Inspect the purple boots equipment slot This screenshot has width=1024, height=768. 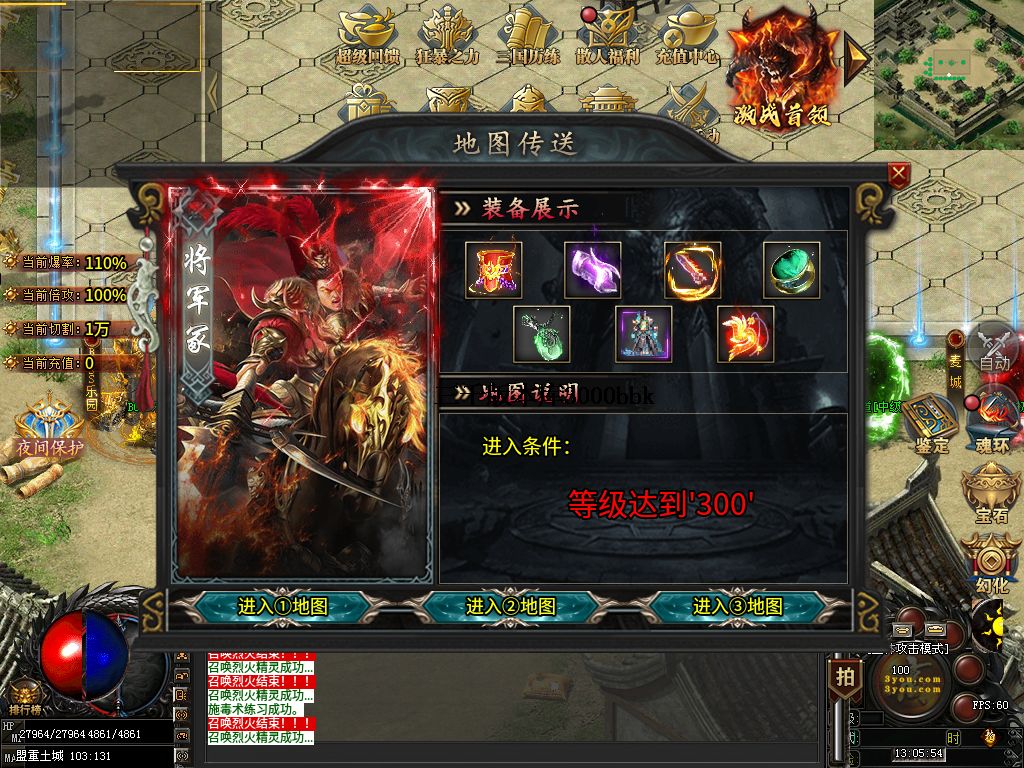click(x=592, y=270)
